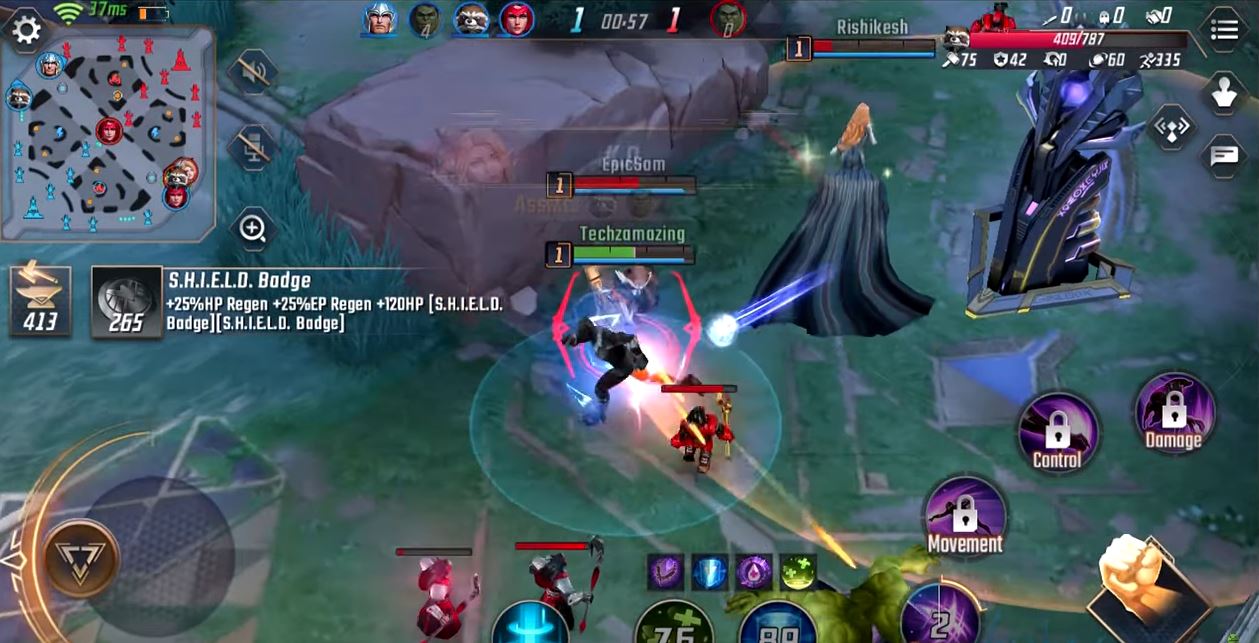Open the scoreboard list button
The height and width of the screenshot is (643, 1259).
click(1224, 30)
